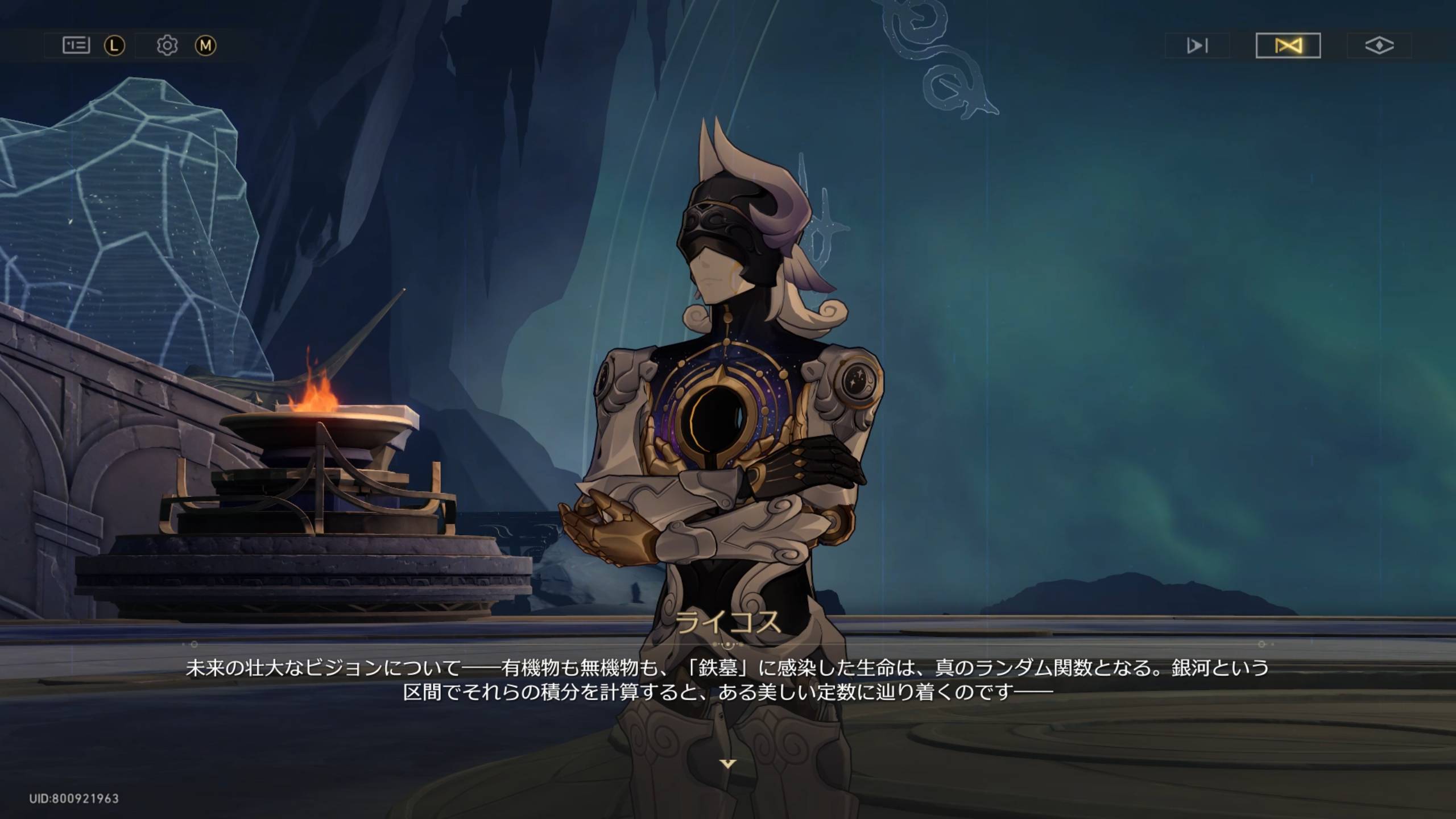Open the gear settings icon

[x=167, y=45]
